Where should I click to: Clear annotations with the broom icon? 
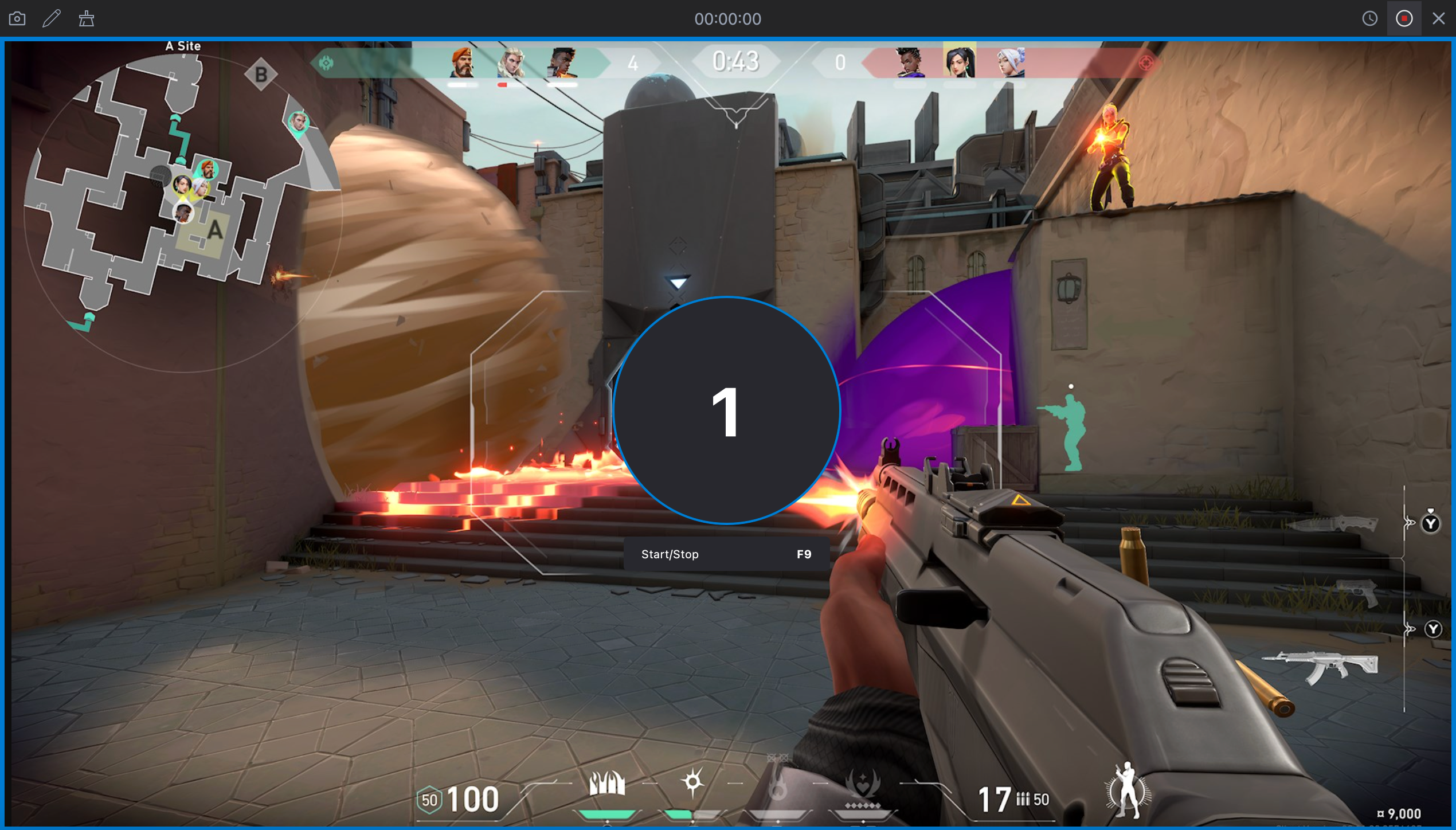click(x=87, y=18)
